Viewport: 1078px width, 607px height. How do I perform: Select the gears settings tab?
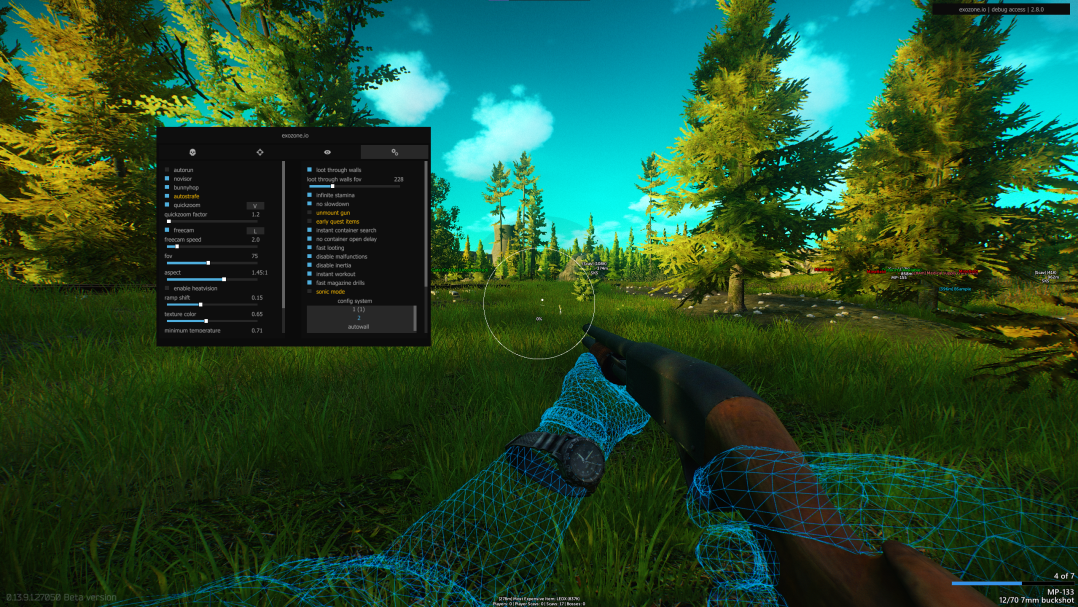click(x=395, y=152)
